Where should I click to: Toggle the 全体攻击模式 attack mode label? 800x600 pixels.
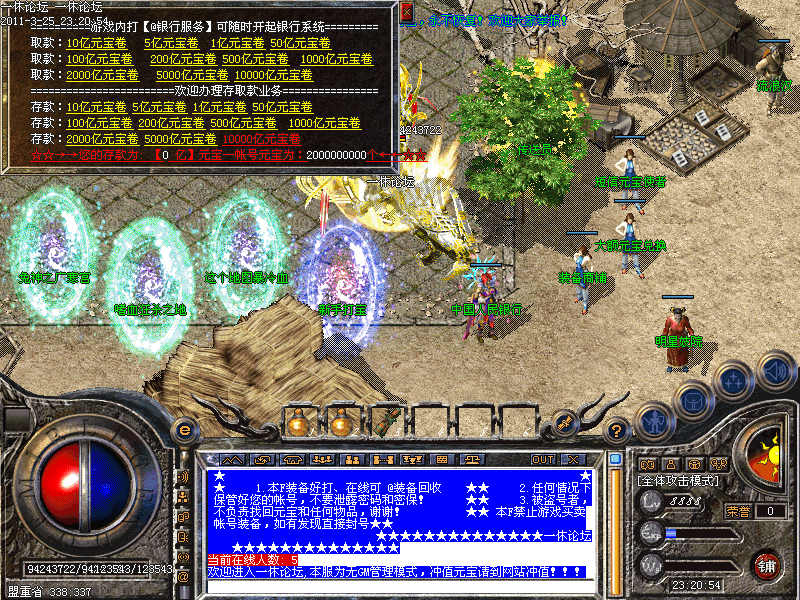(679, 482)
